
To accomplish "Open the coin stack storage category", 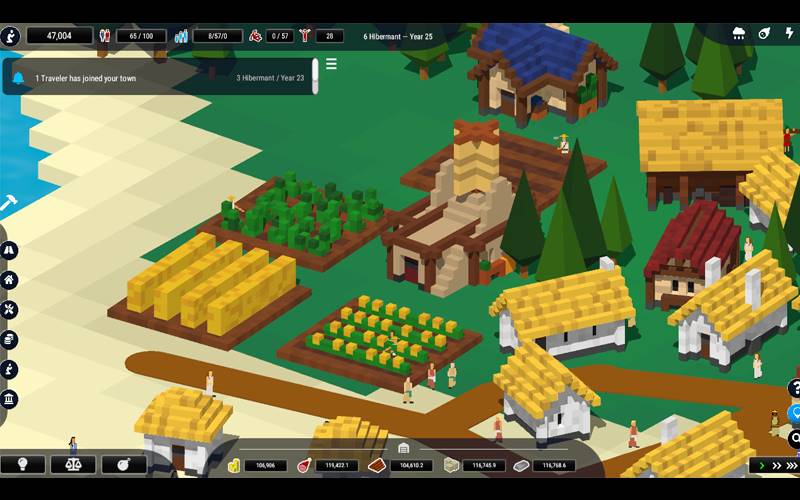I will point(9,340).
